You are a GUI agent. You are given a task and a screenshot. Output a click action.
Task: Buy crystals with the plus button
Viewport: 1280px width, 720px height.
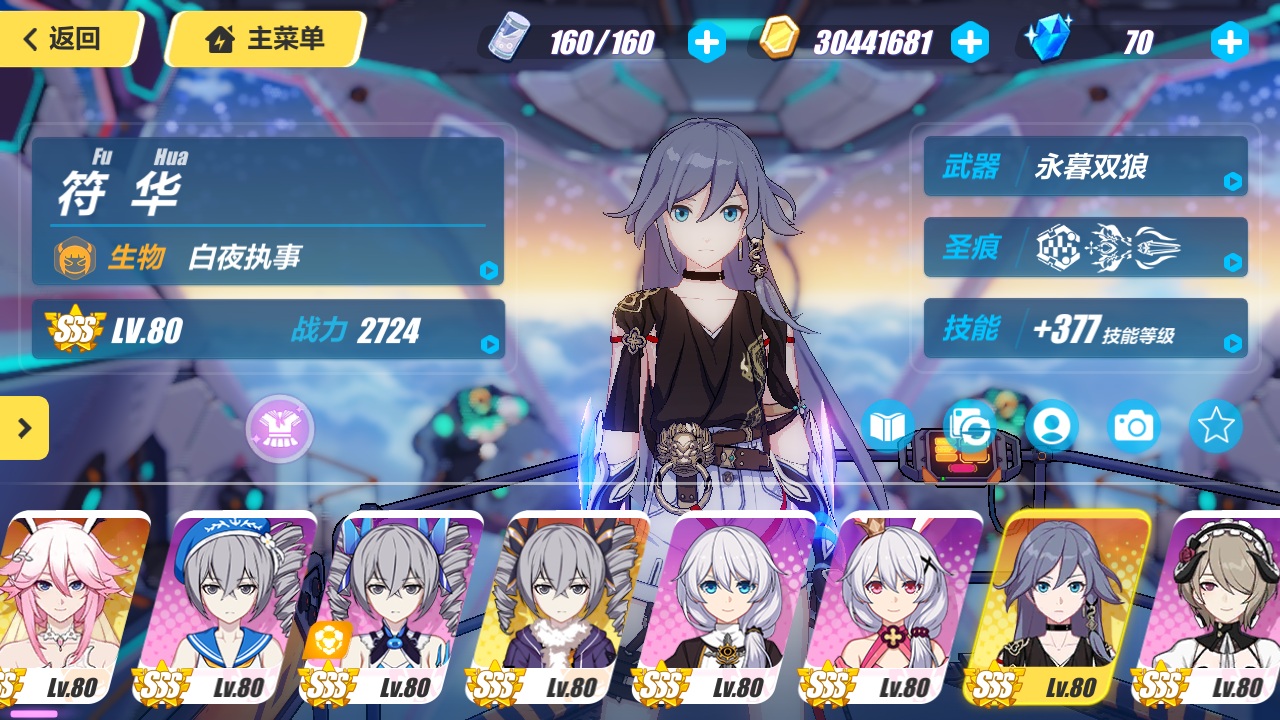tap(1229, 42)
